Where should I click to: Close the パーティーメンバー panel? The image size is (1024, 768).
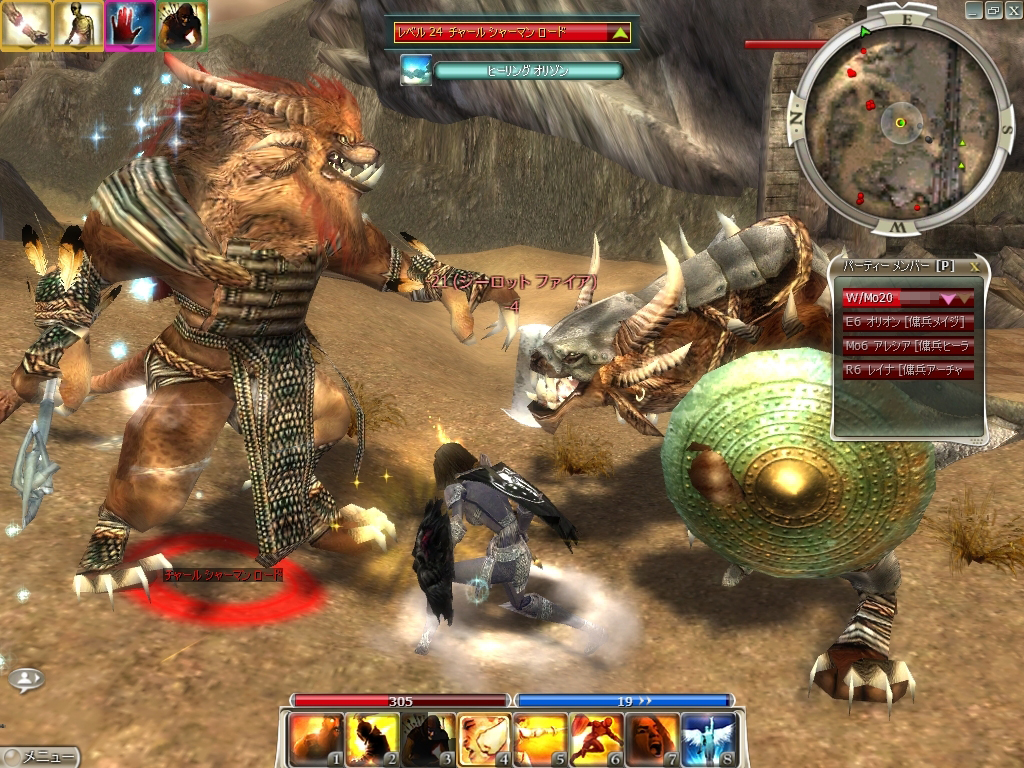tap(974, 268)
